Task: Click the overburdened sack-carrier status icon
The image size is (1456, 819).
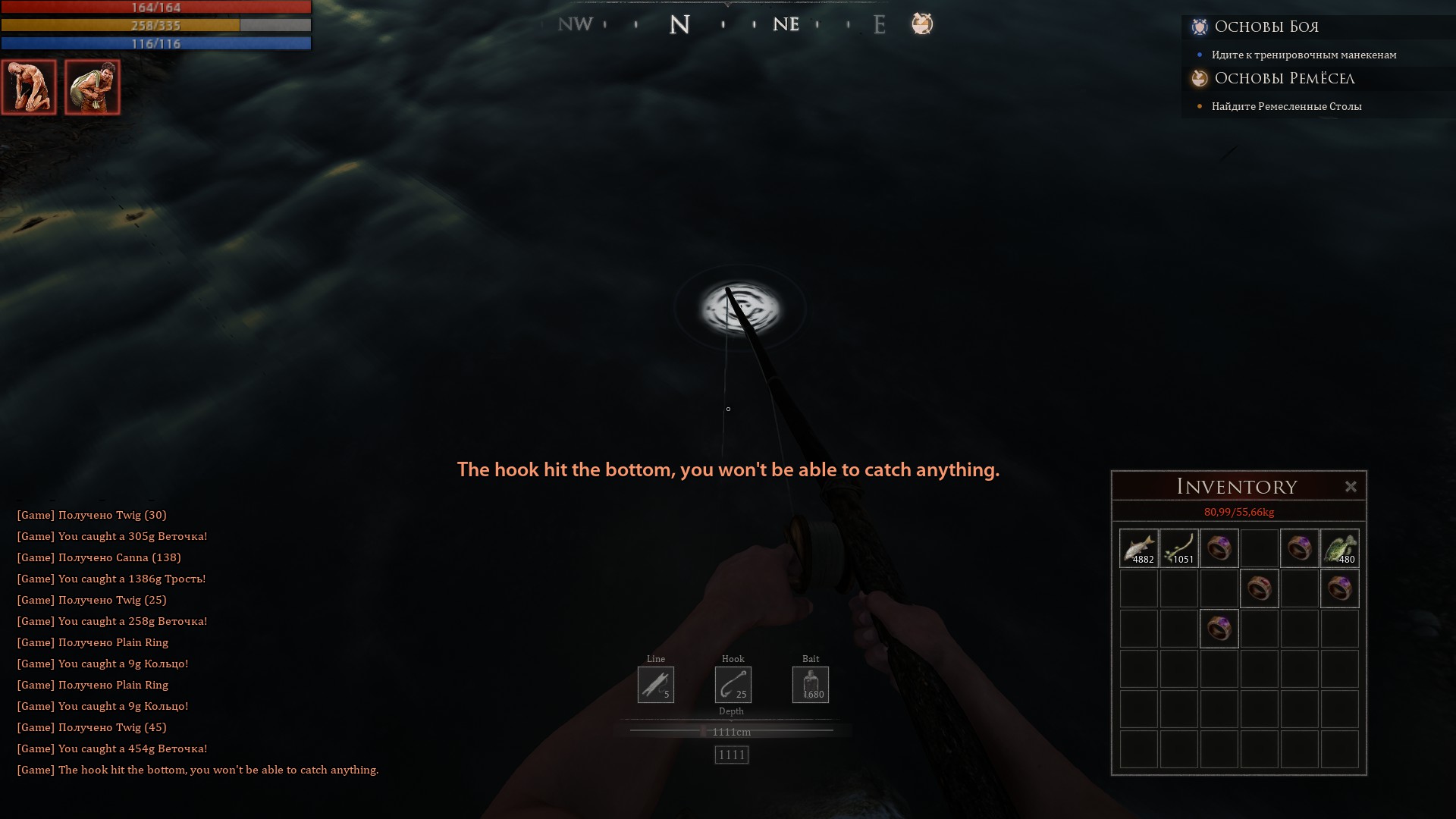Action: click(x=93, y=87)
